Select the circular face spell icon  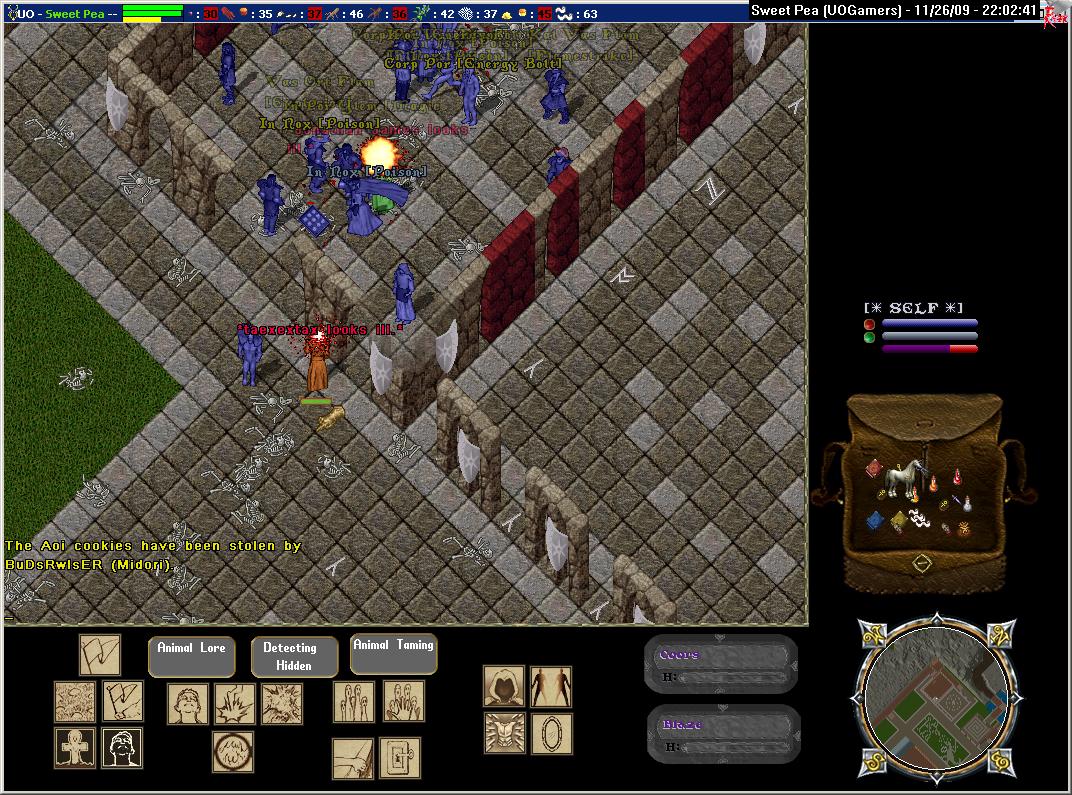pyautogui.click(x=232, y=751)
